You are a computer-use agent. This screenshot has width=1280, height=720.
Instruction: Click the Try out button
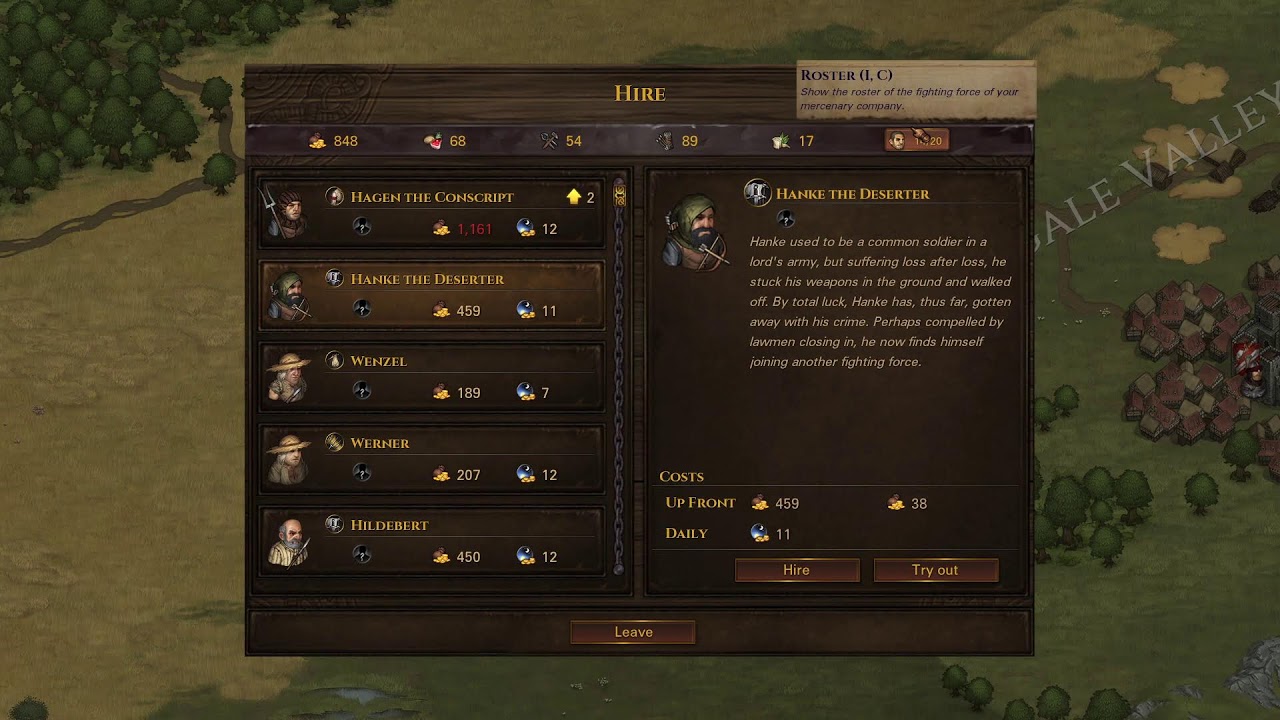point(935,570)
